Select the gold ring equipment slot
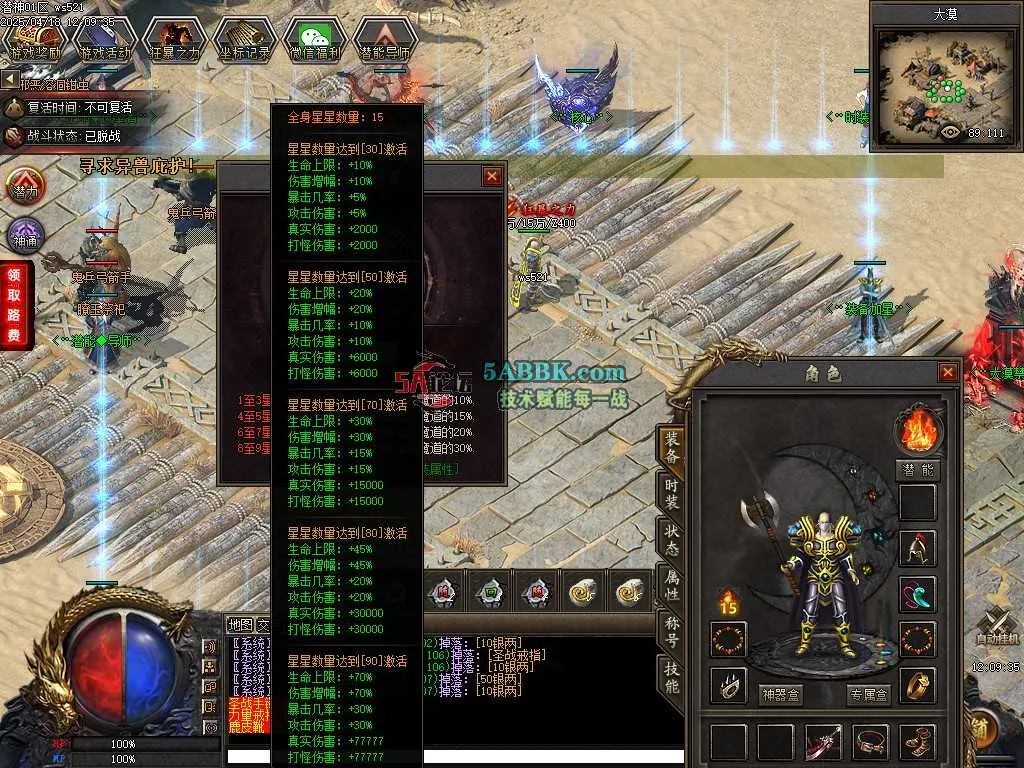 pos(917,685)
